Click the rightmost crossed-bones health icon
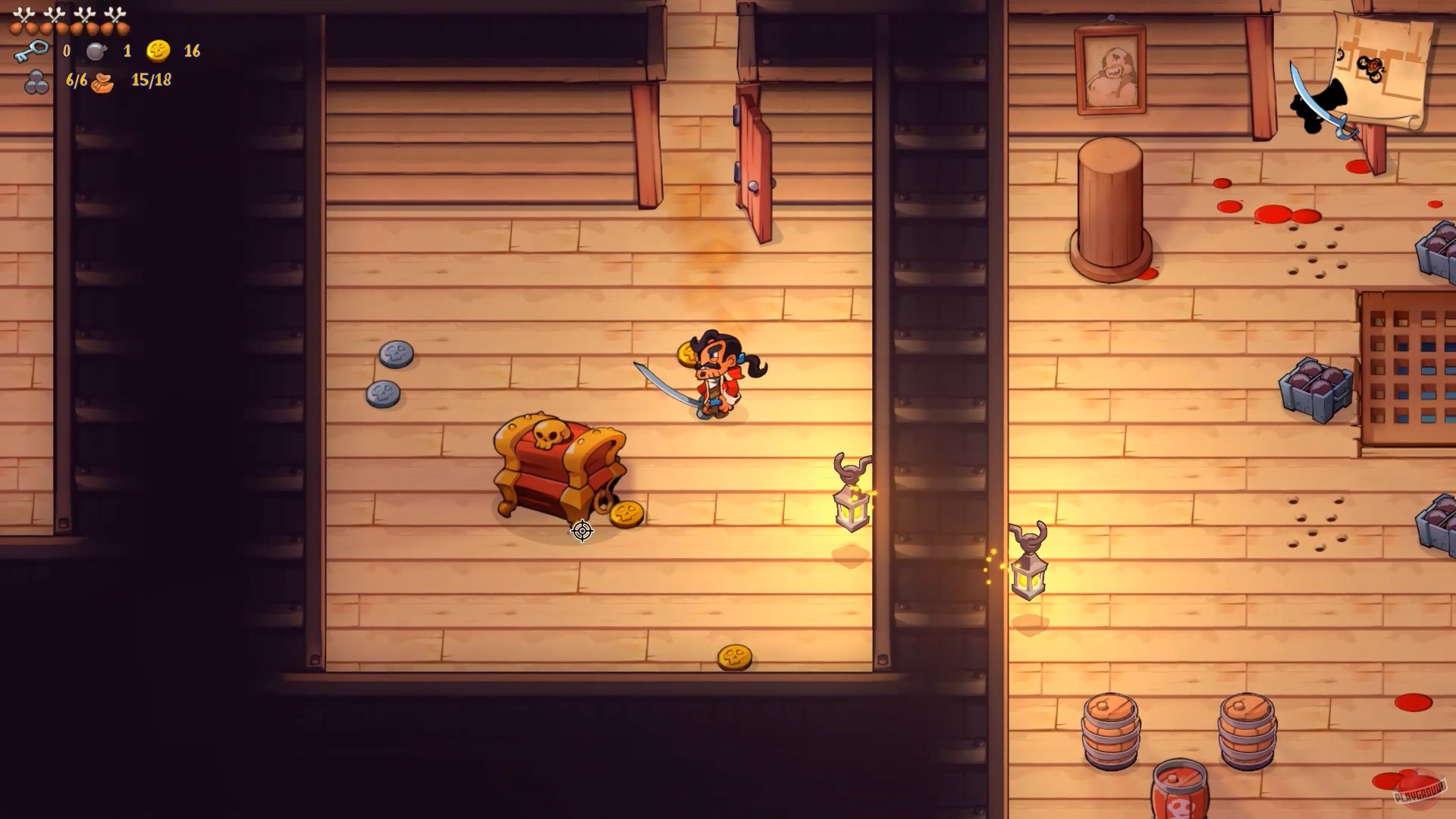The height and width of the screenshot is (819, 1456). pos(115,14)
